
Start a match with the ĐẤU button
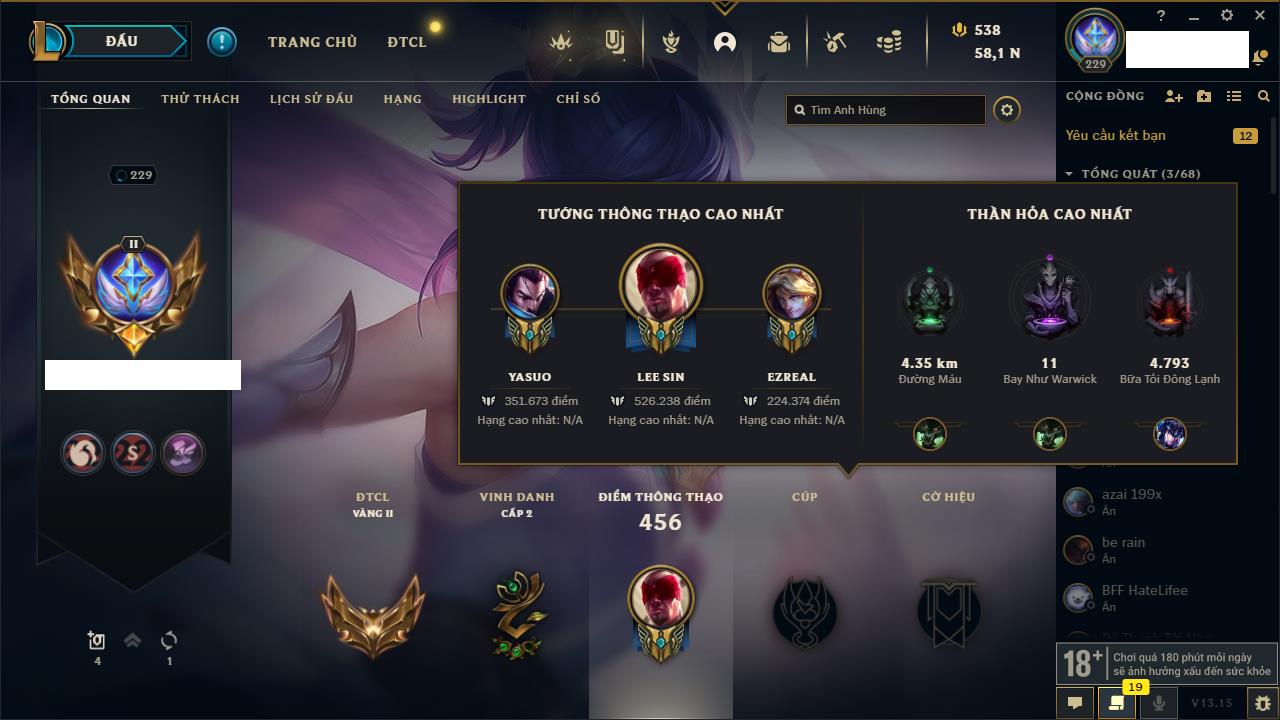coord(122,41)
